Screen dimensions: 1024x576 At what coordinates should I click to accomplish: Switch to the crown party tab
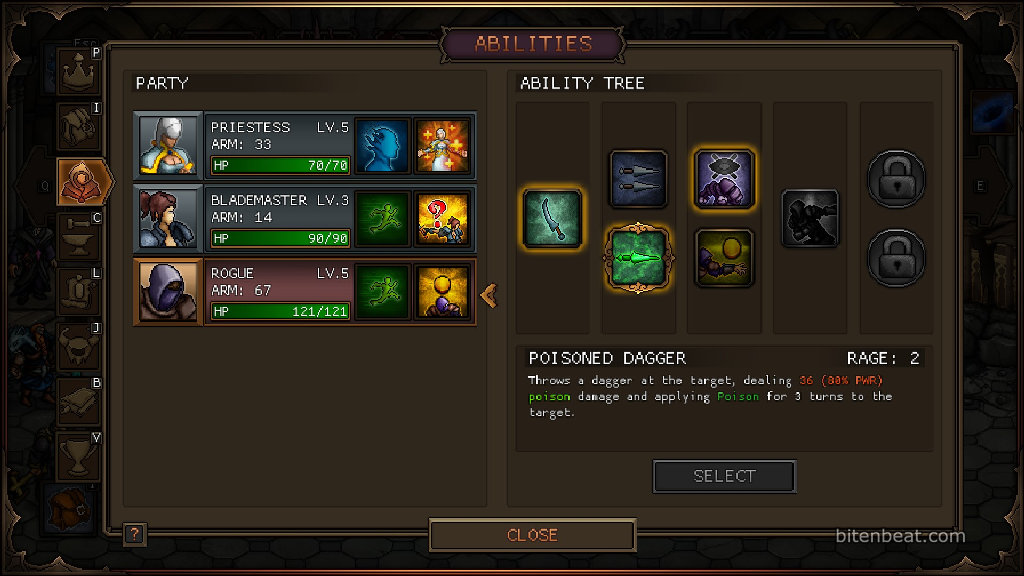[x=77, y=72]
